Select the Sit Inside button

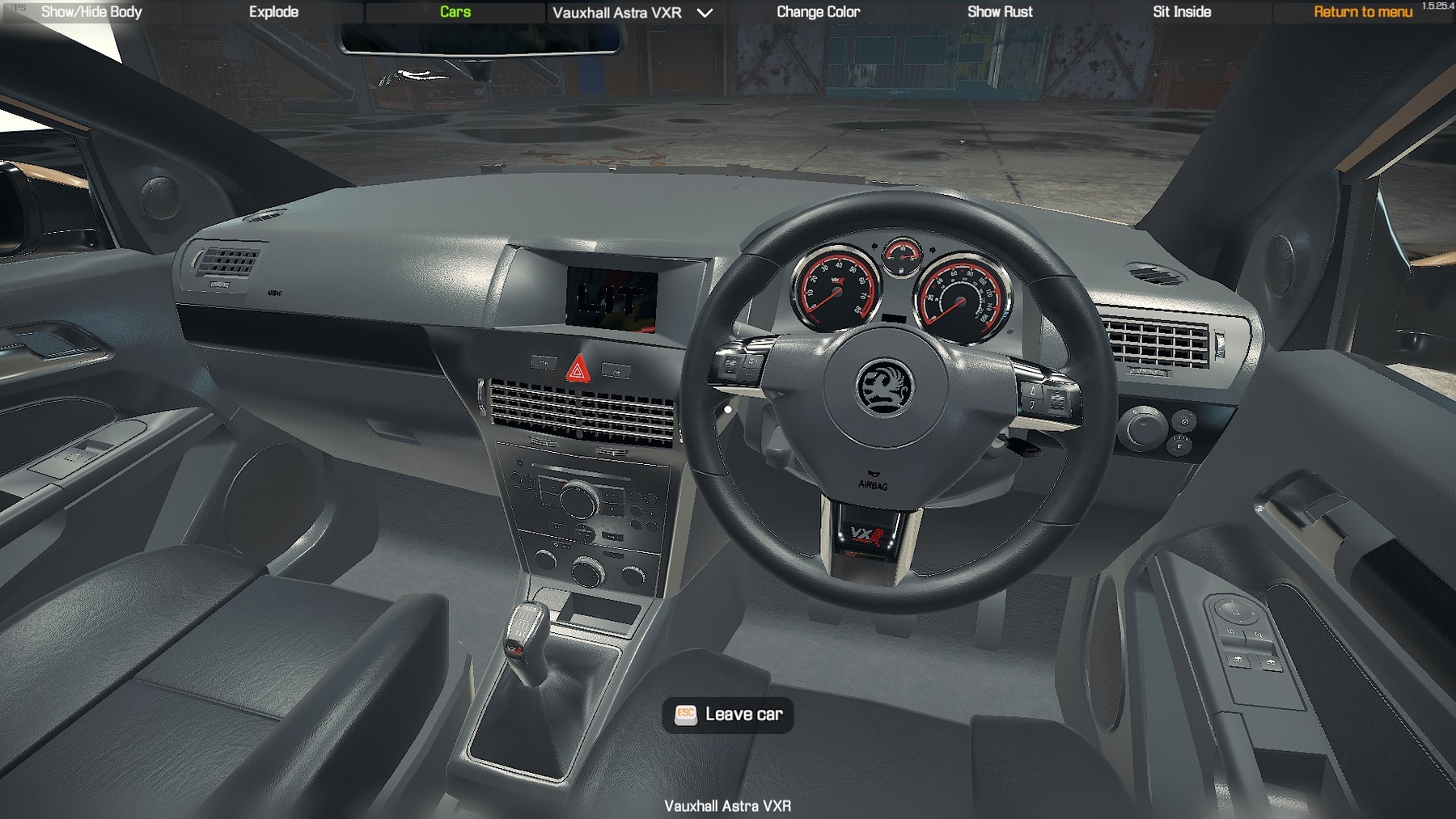coord(1182,12)
